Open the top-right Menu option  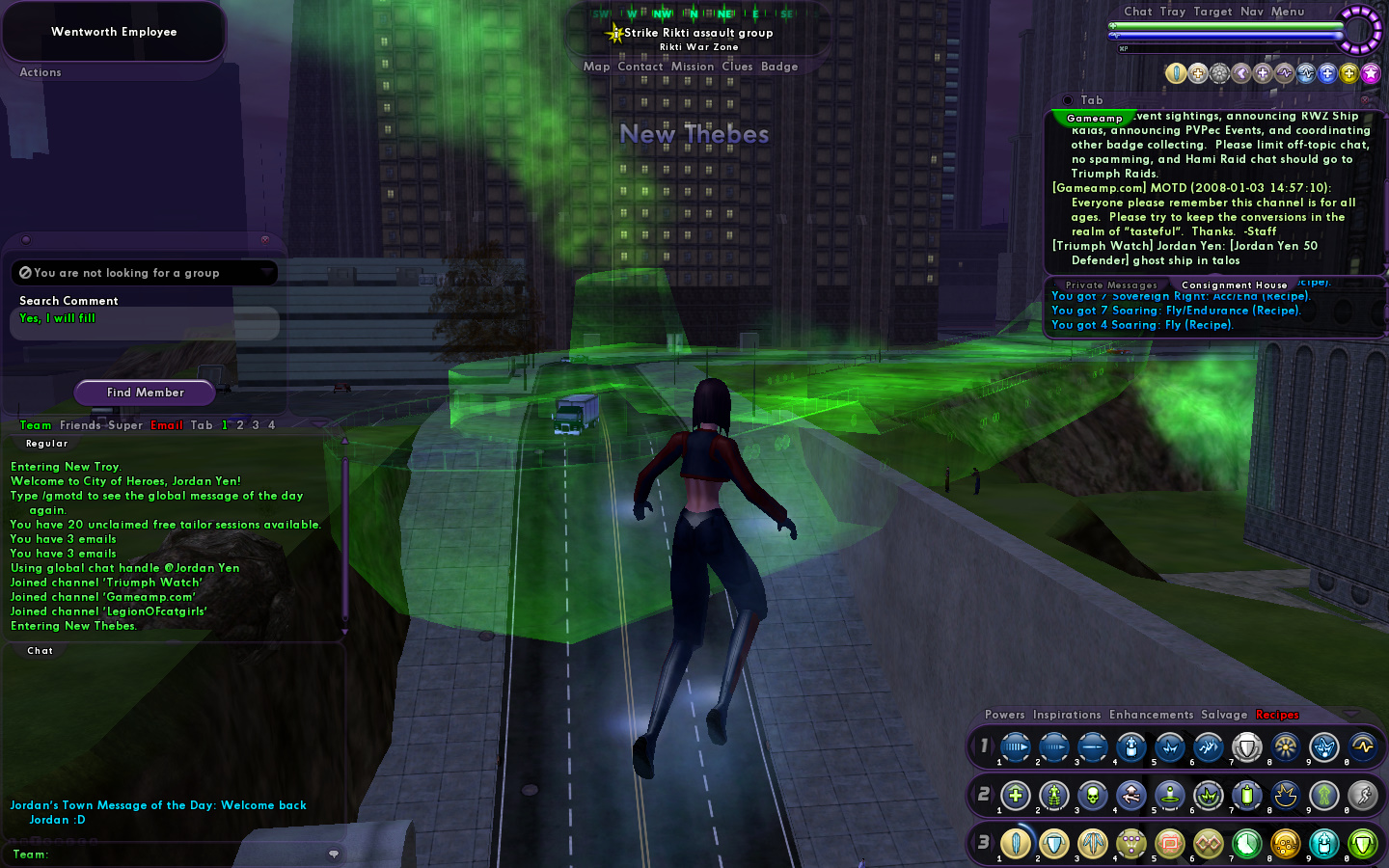pyautogui.click(x=1288, y=12)
